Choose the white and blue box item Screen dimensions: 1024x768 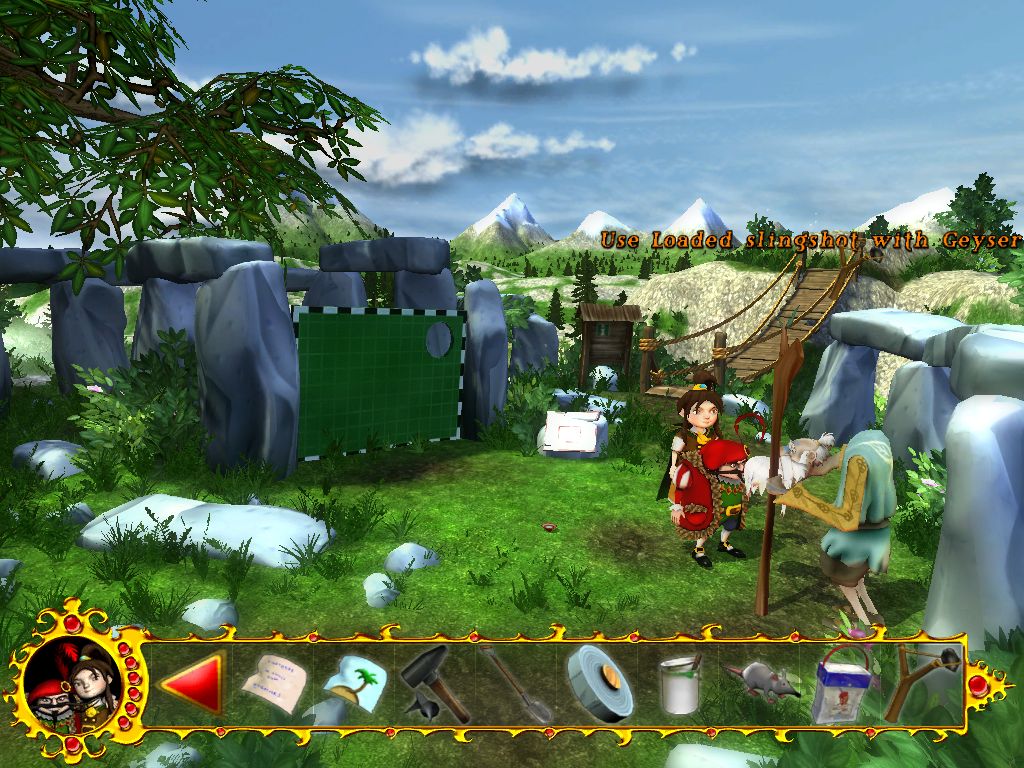click(840, 685)
